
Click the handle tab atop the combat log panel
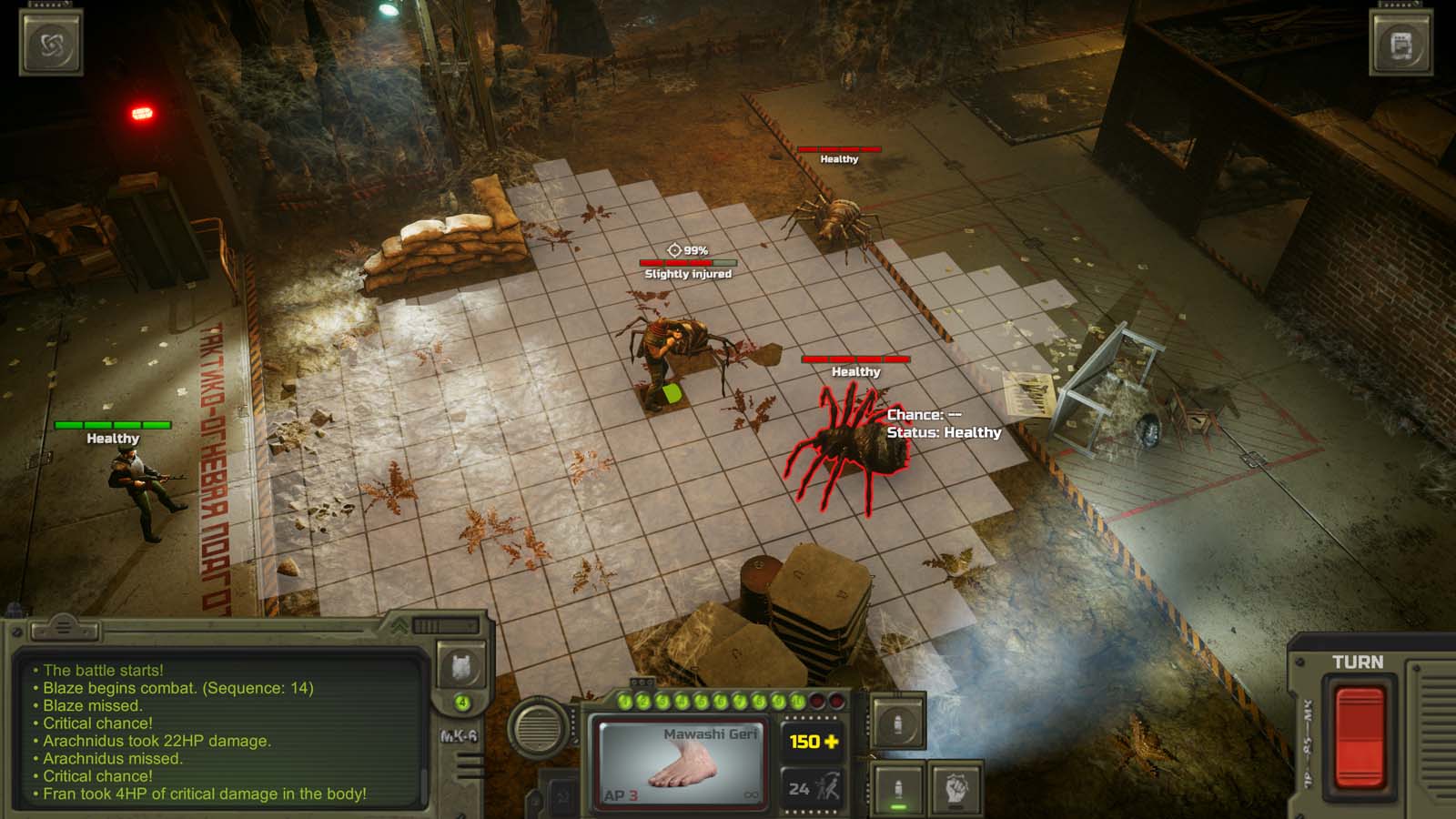point(64,628)
